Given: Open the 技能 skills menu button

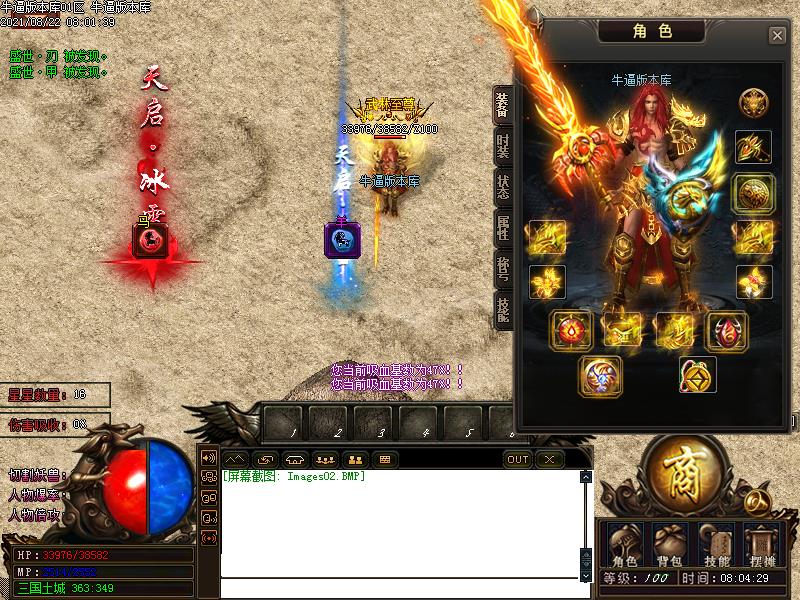Looking at the screenshot, I should coord(716,546).
